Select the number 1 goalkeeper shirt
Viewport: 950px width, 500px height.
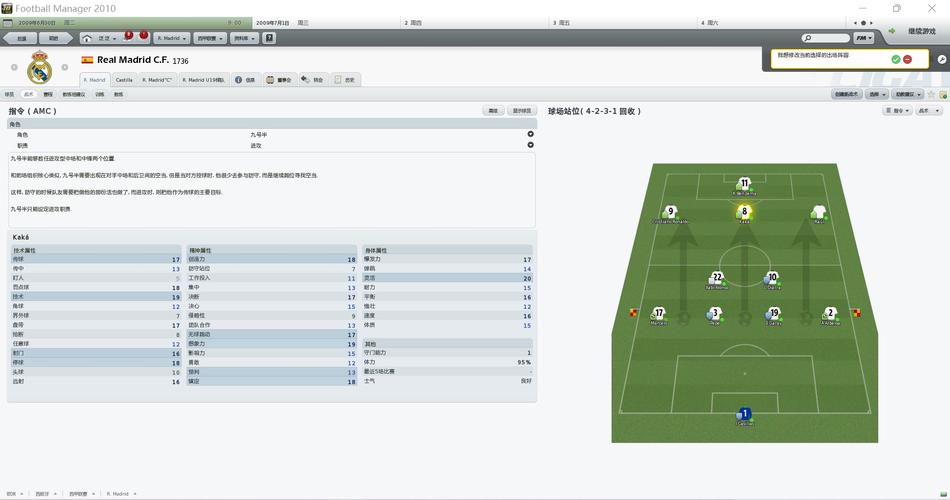(x=744, y=413)
